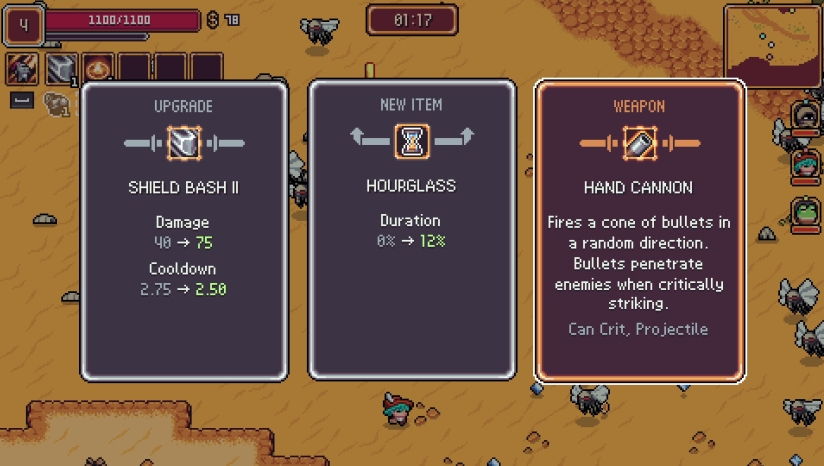The width and height of the screenshot is (824, 466).
Task: Select the Hand Cannon weapon card
Action: 639,230
